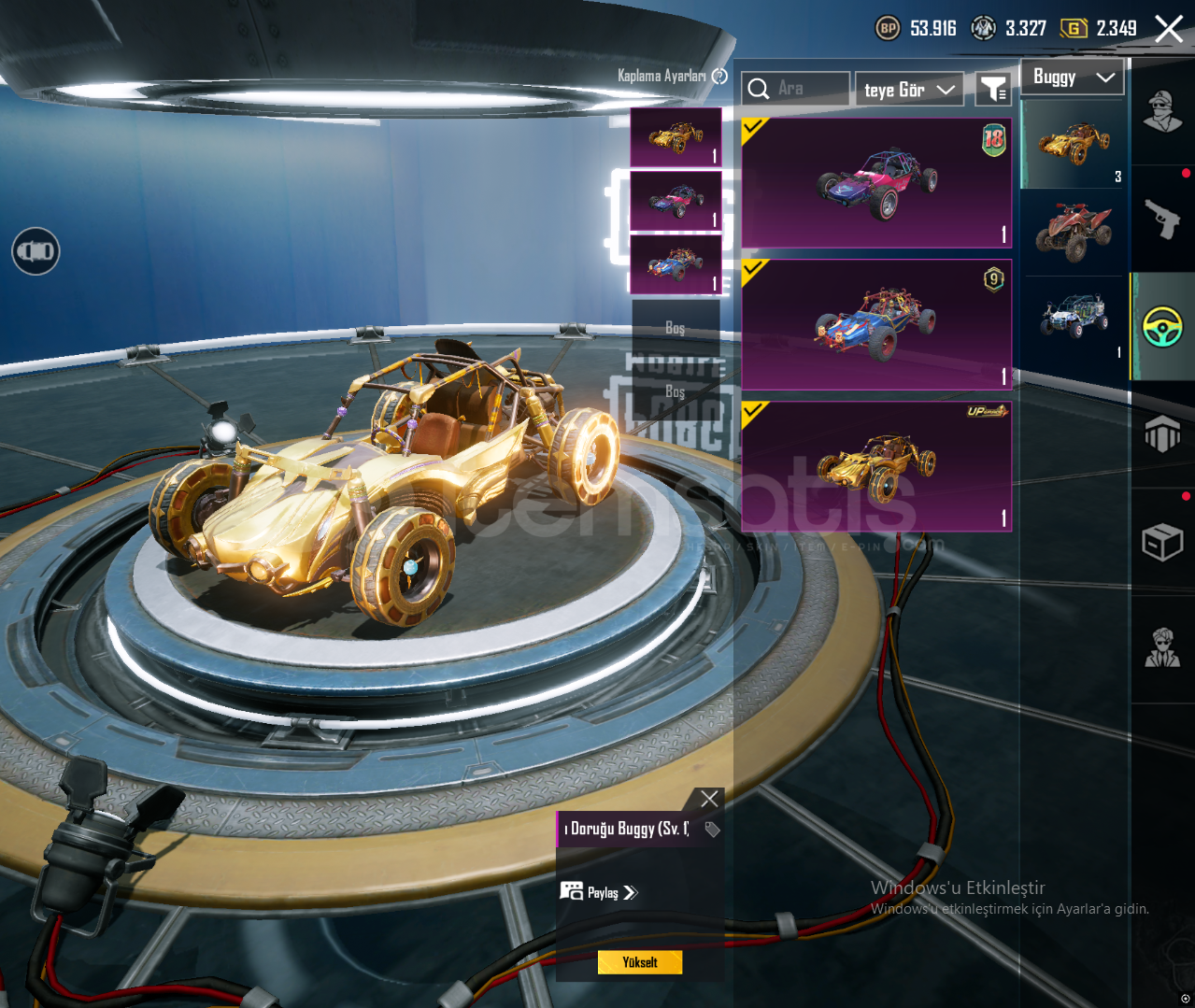Open the Kaplama Ayarları help icon
This screenshot has height=1008, width=1195.
point(719,77)
